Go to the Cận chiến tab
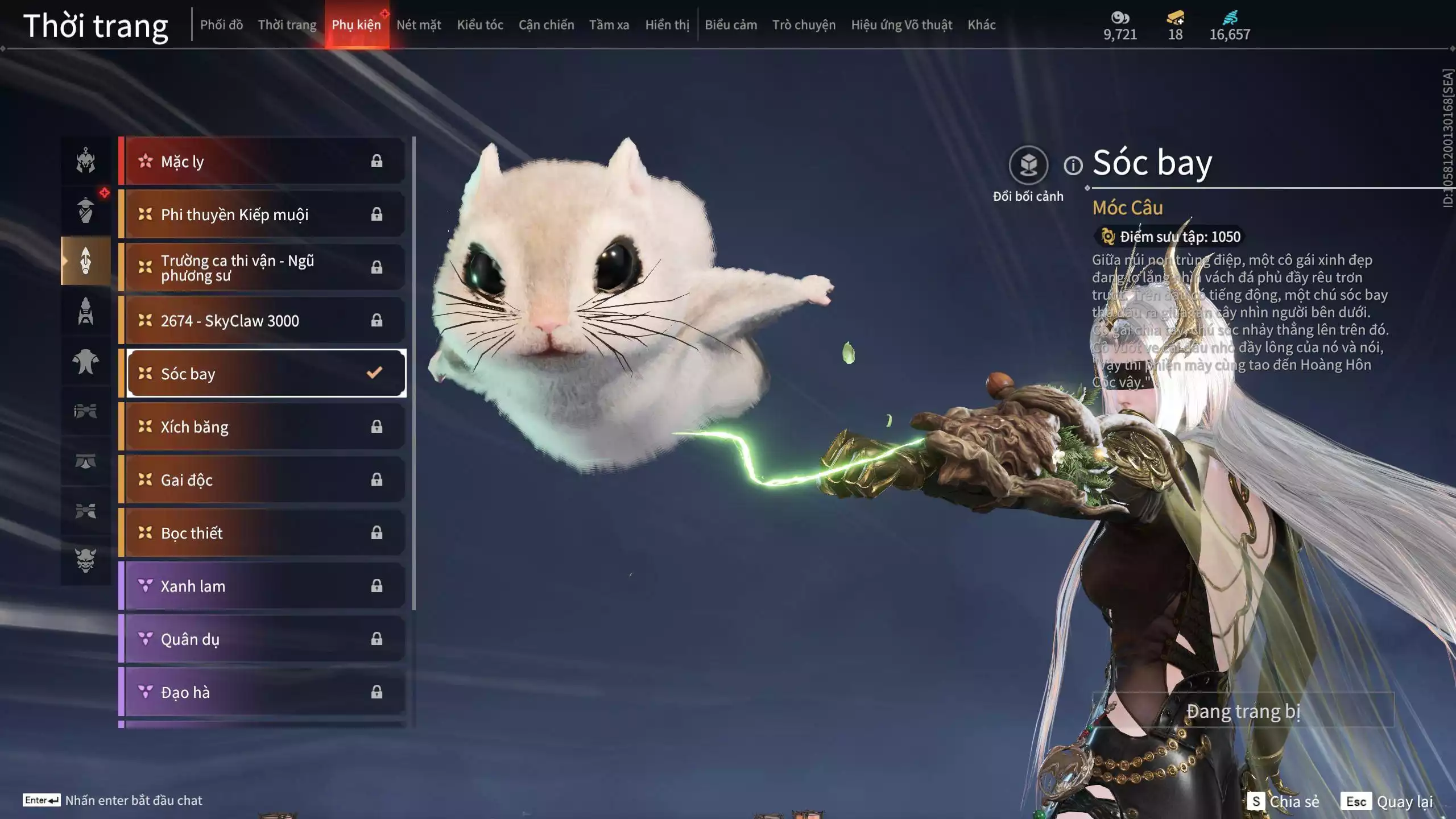 tap(546, 25)
